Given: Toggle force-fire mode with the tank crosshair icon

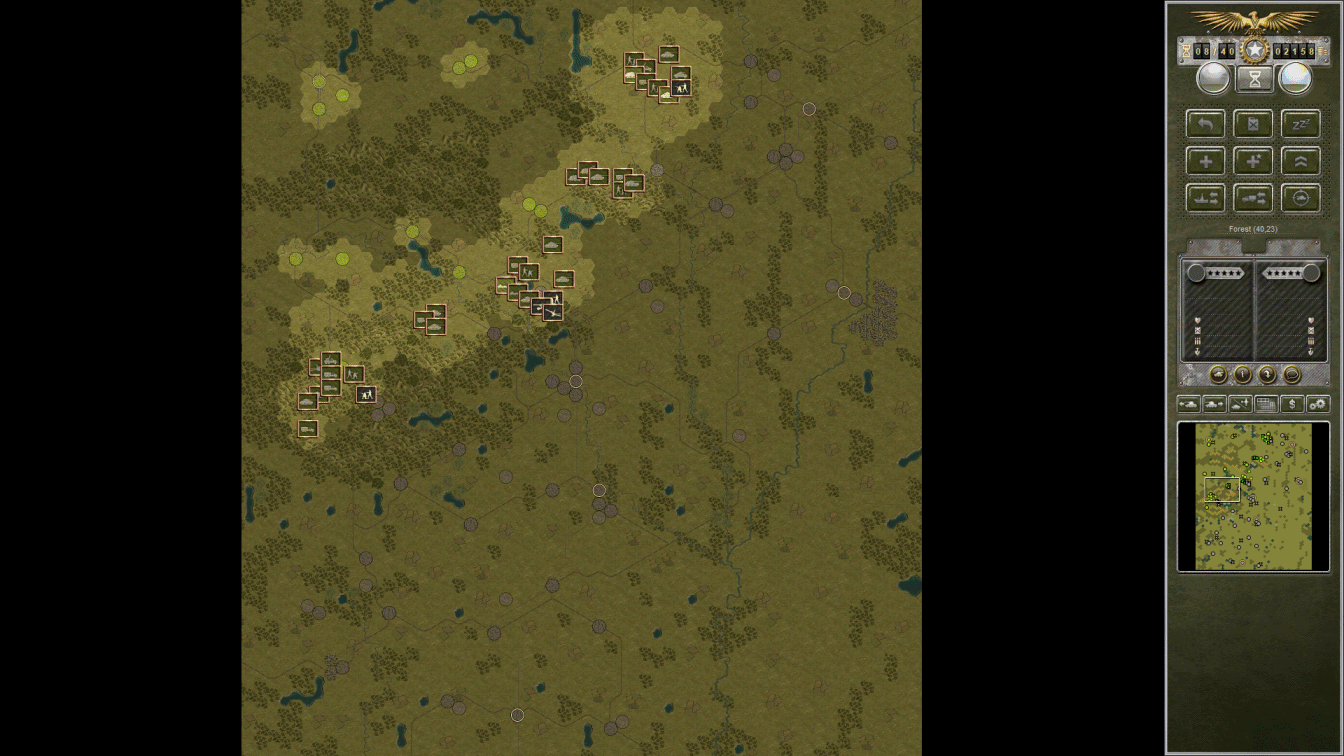Looking at the screenshot, I should tap(1300, 198).
